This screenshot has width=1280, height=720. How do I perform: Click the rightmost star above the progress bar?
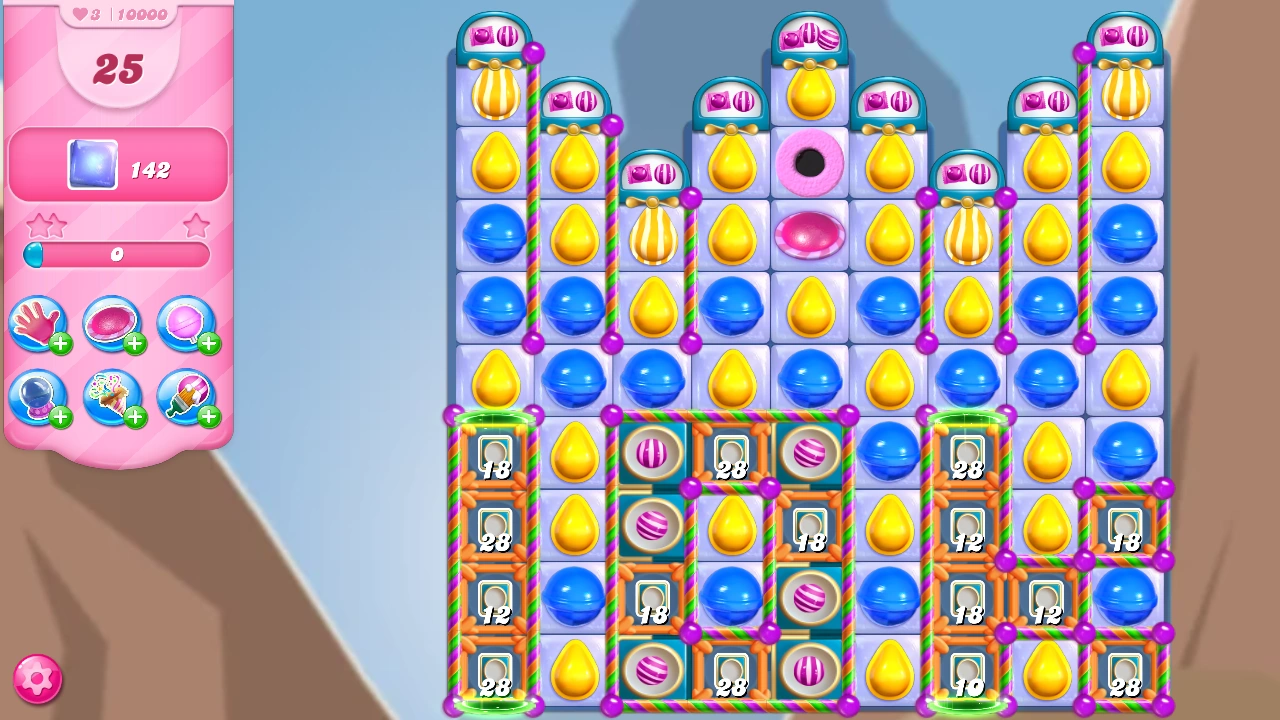click(197, 225)
